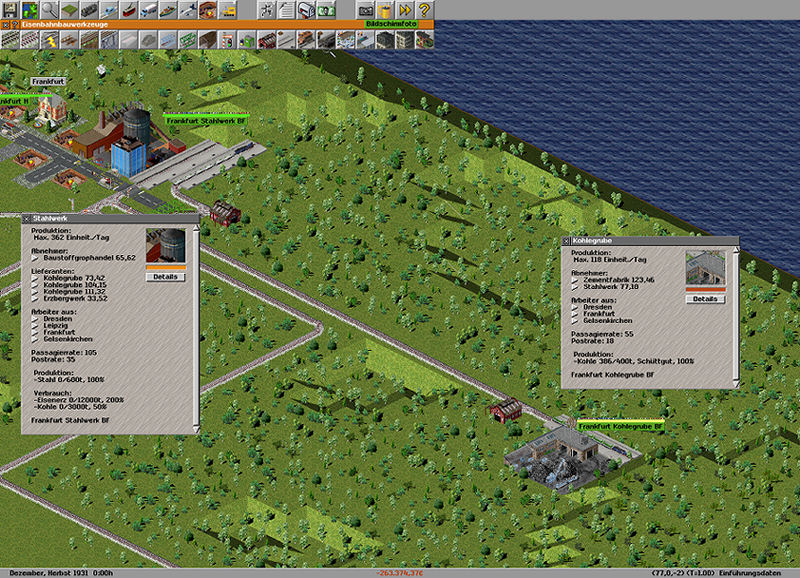Go to Gelsenkirchen in Kohlegrube workers list

coord(608,320)
